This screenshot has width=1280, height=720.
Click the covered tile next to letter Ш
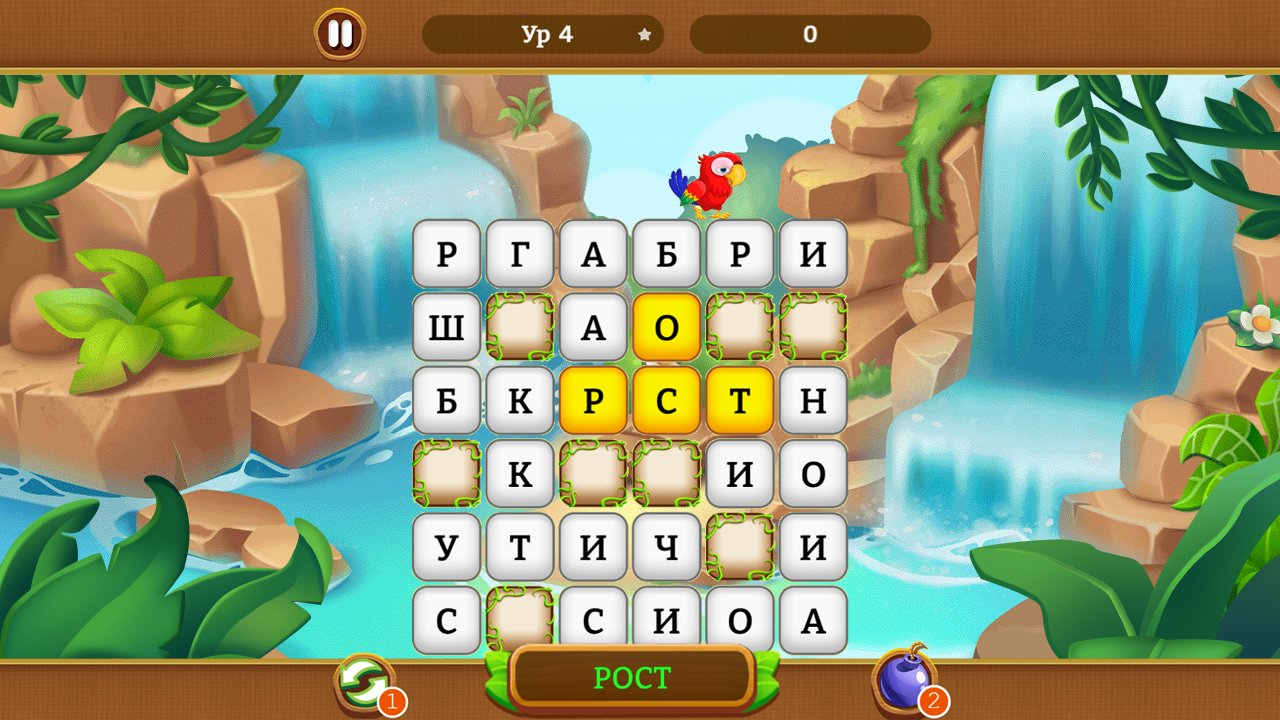pos(520,327)
